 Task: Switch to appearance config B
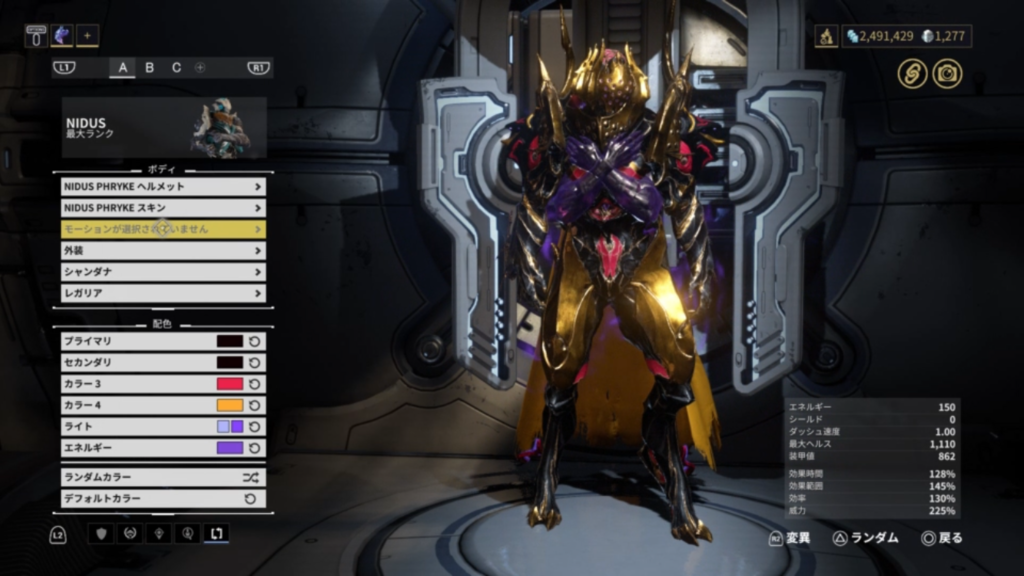point(150,68)
